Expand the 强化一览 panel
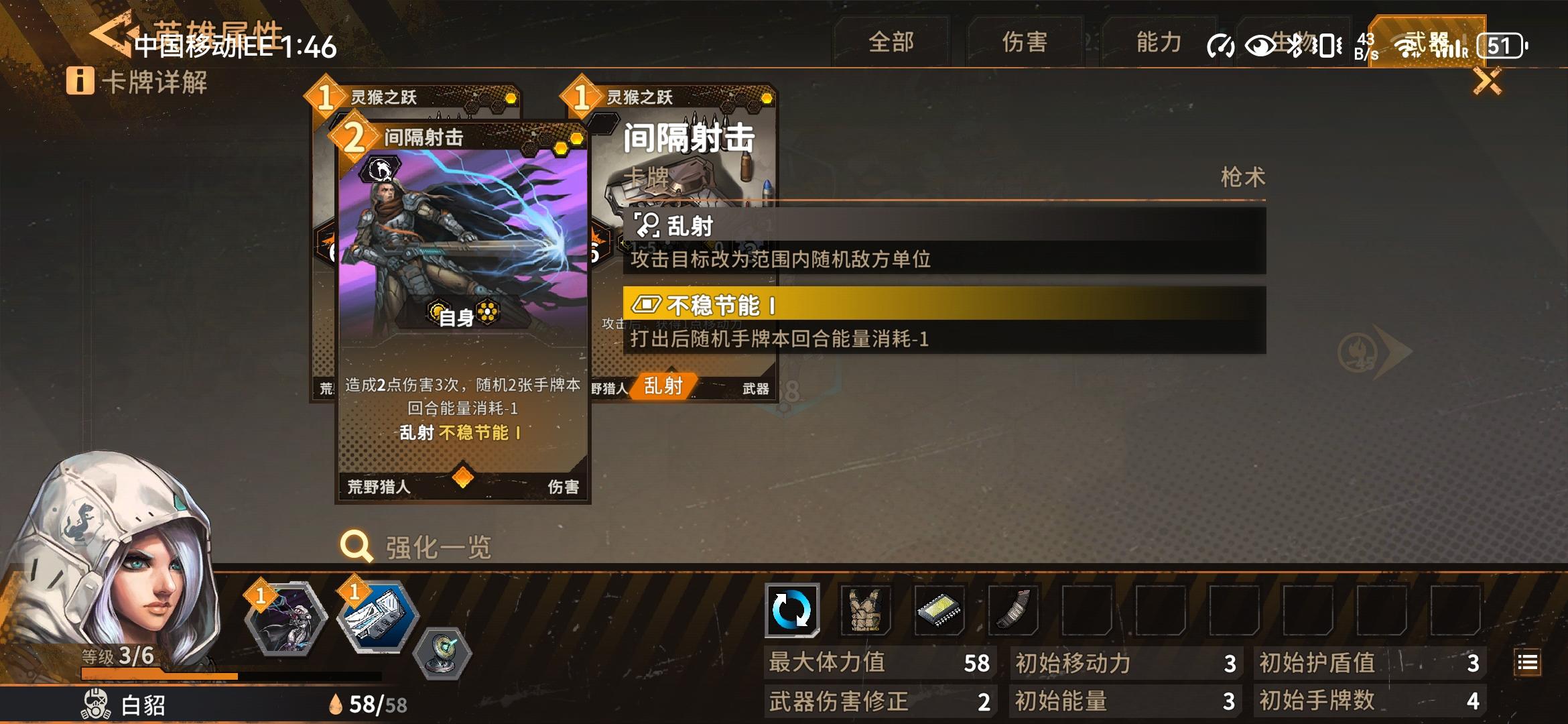 (436, 547)
